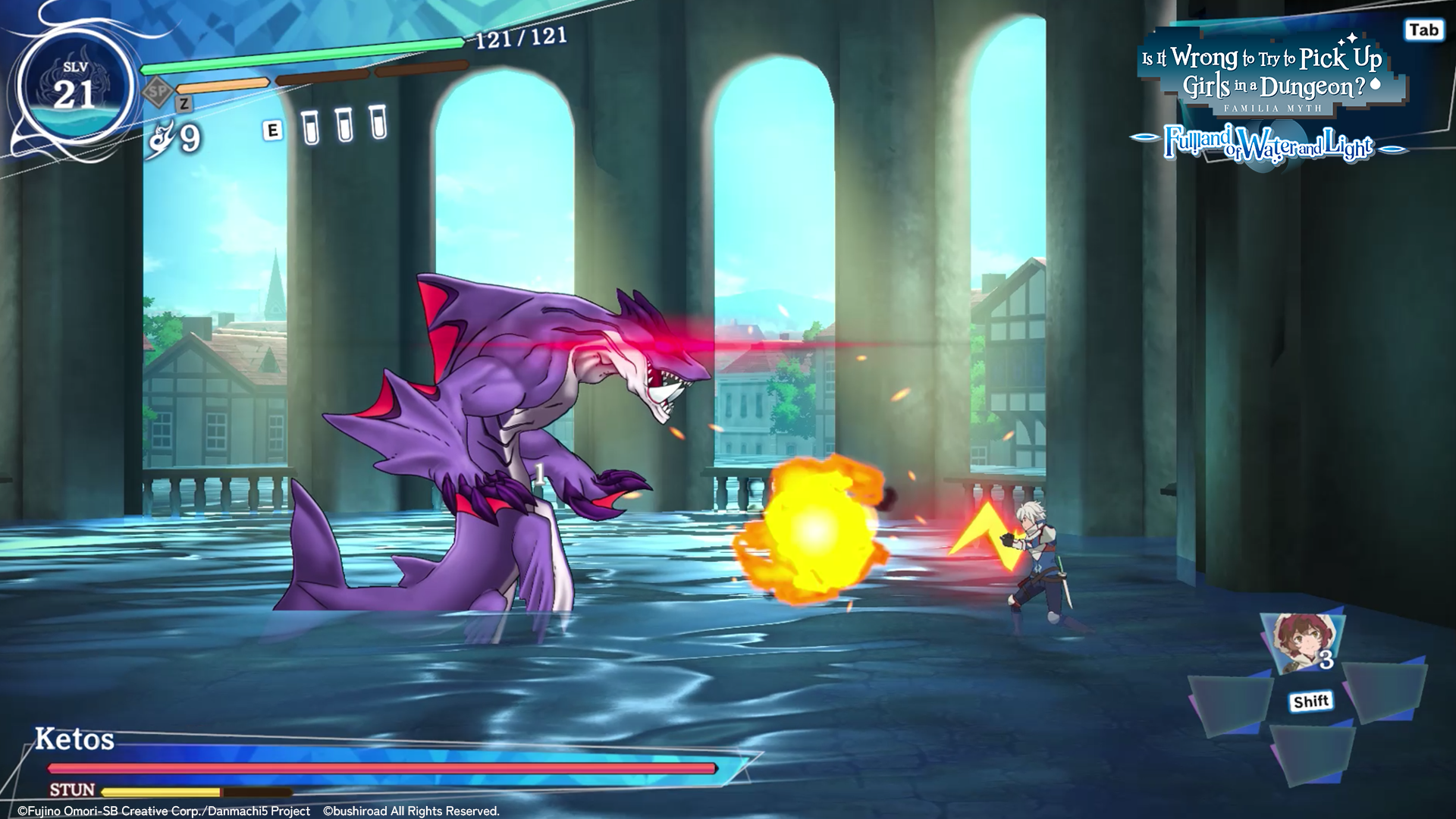Click the SLV 21 level emblem
The width and height of the screenshot is (1456, 819).
[75, 89]
